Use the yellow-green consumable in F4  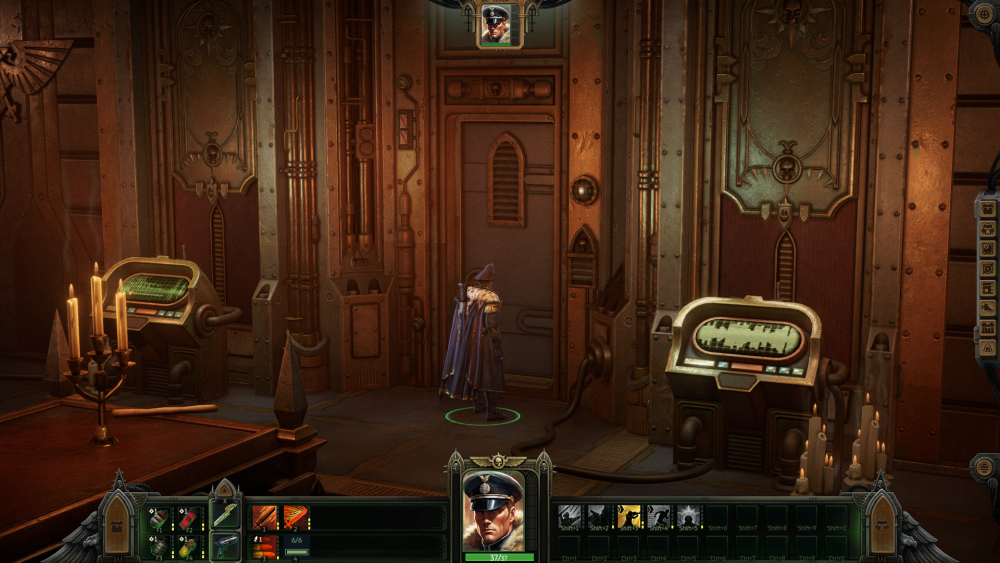tap(188, 546)
